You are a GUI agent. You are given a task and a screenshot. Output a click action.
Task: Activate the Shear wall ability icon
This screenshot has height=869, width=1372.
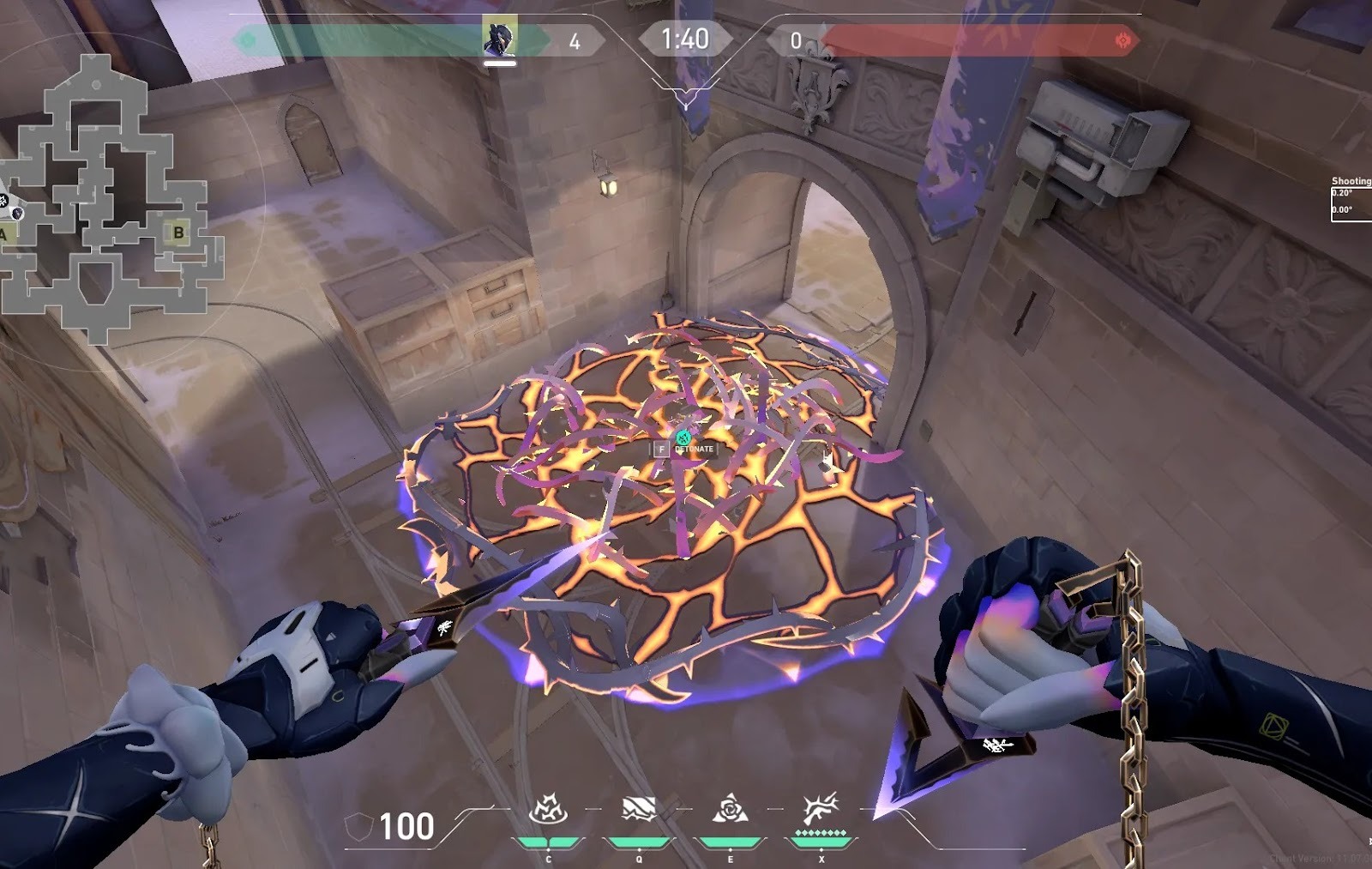point(638,811)
